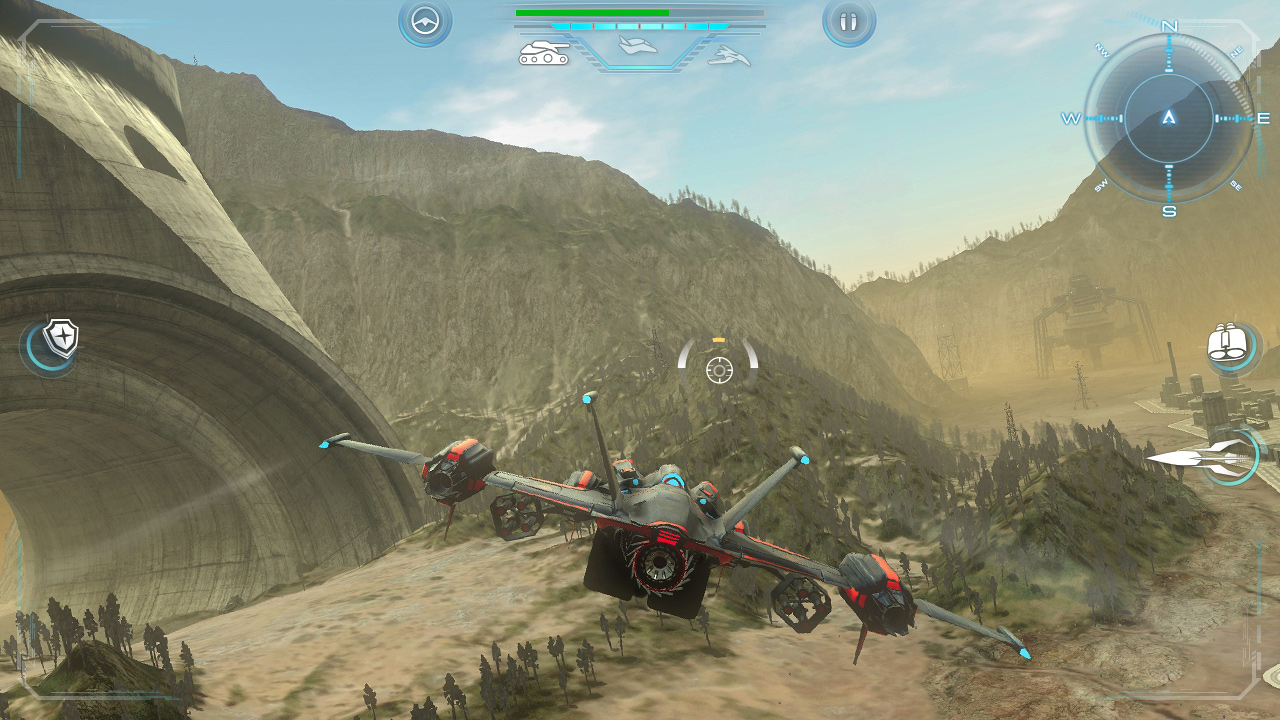Click the targeting reticle in screen center
This screenshot has height=720, width=1280.
[x=718, y=370]
